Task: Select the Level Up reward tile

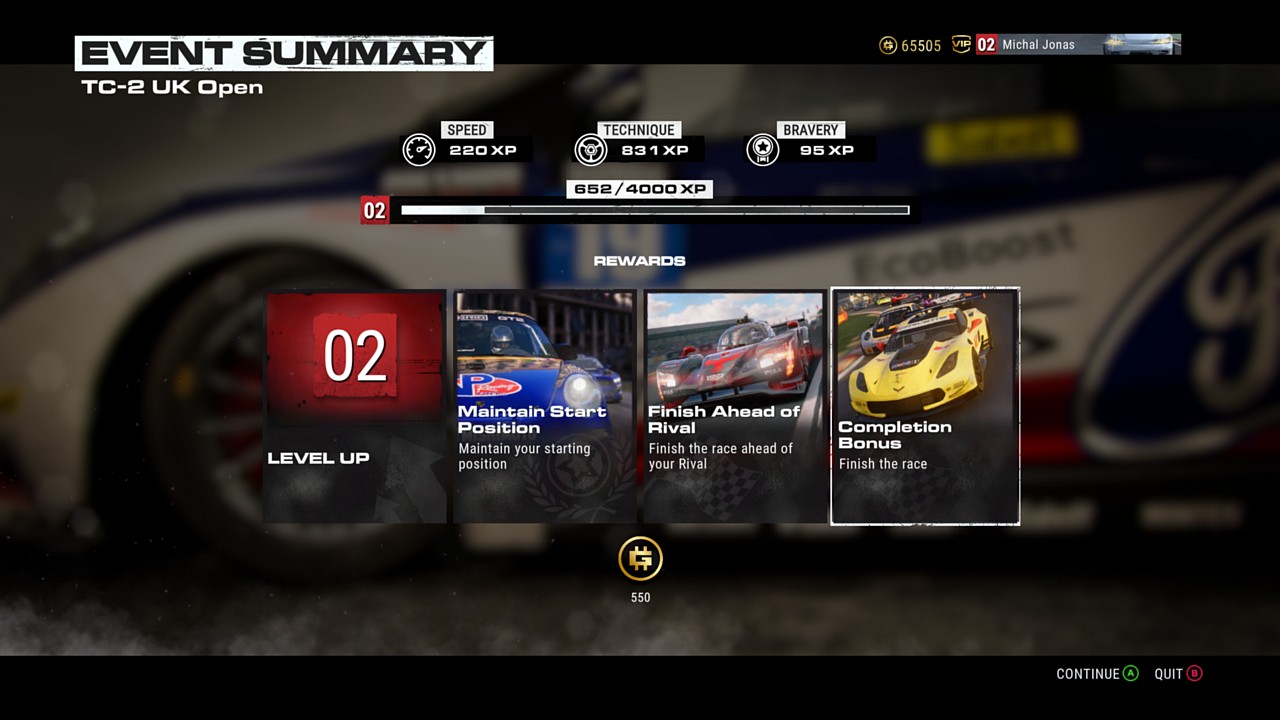Action: (x=355, y=406)
